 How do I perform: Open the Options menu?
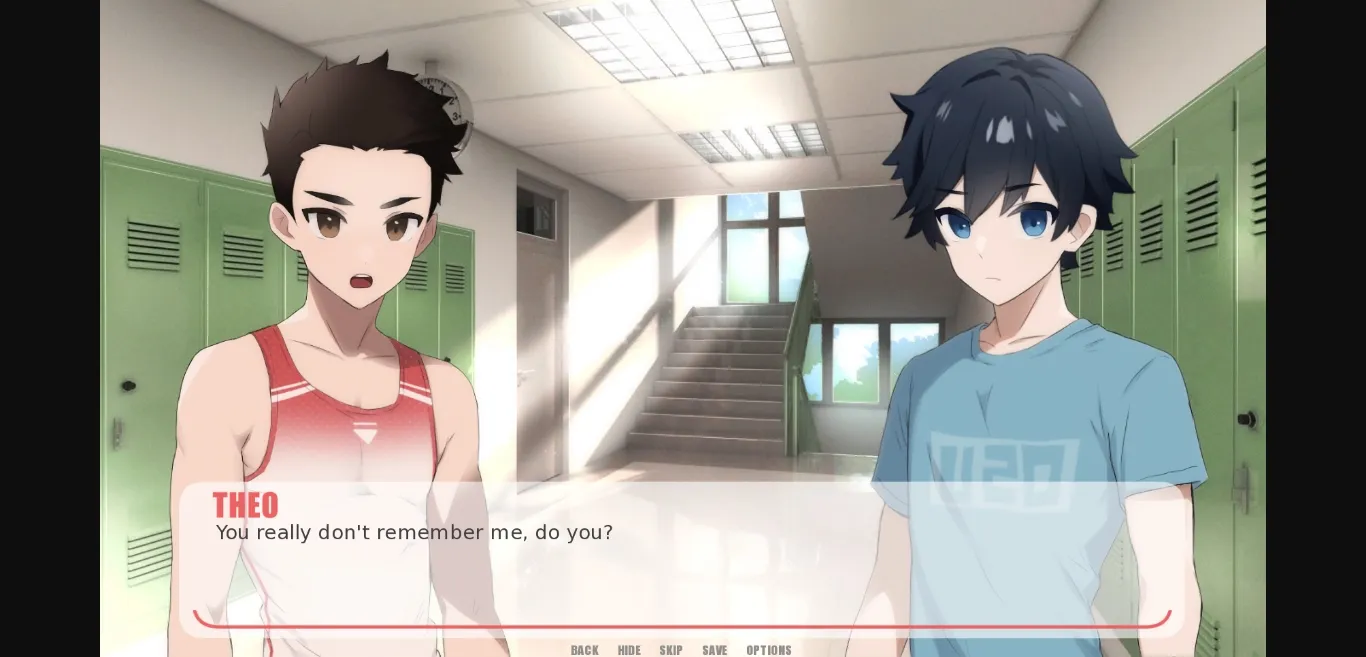(x=769, y=650)
